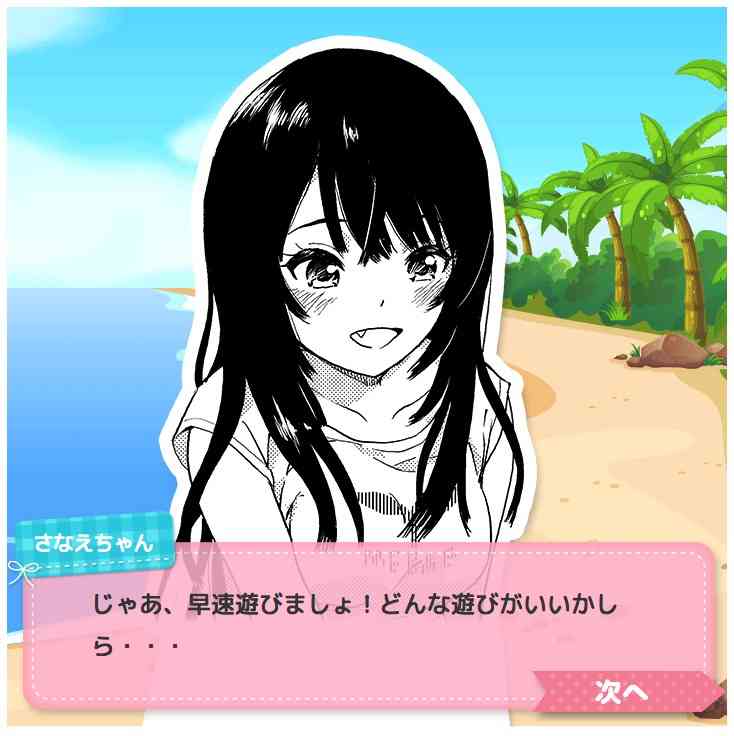
Task: Click the 次へ next button
Action: point(624,691)
